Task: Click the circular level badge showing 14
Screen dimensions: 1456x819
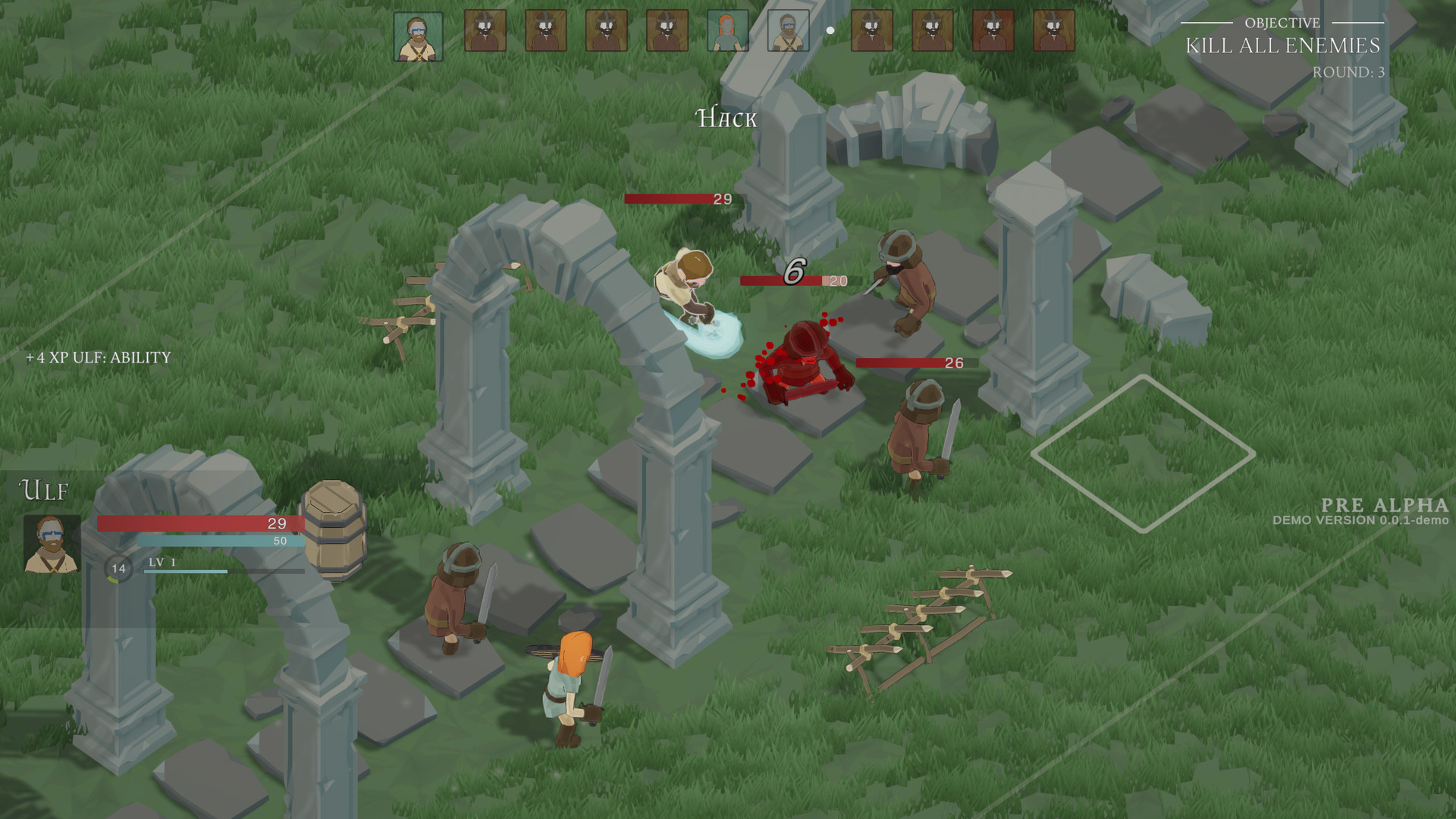Action: pyautogui.click(x=118, y=567)
